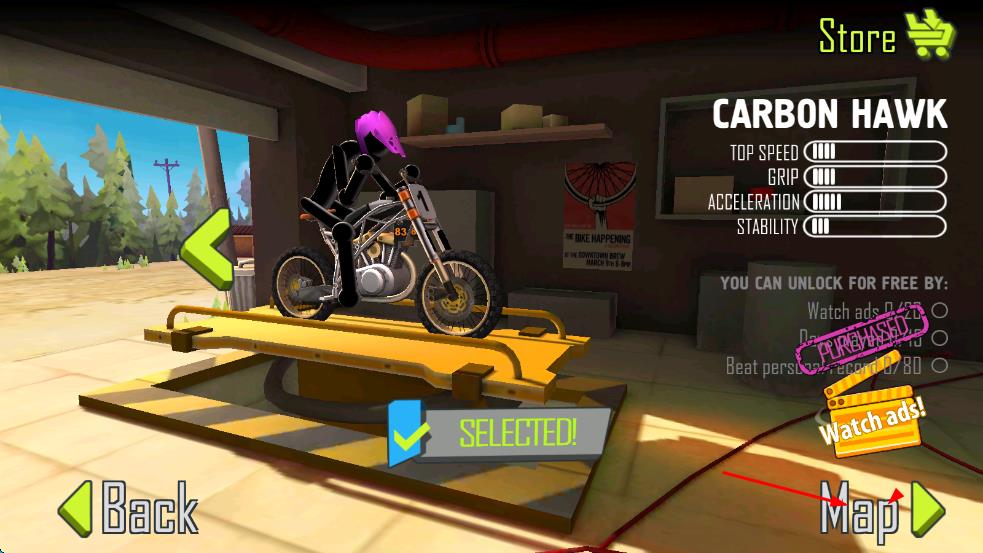
Task: Open the Store with the cart icon
Action: click(x=886, y=36)
